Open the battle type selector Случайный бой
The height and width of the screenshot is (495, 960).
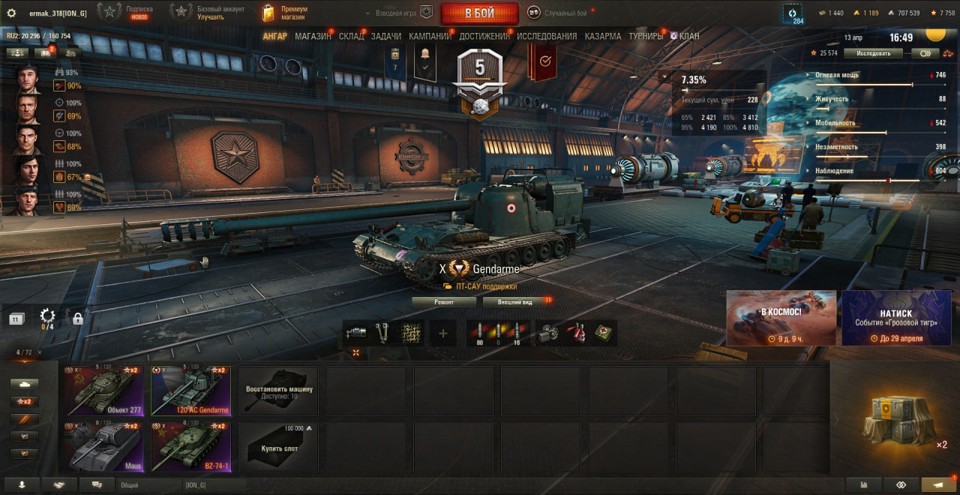pyautogui.click(x=560, y=13)
